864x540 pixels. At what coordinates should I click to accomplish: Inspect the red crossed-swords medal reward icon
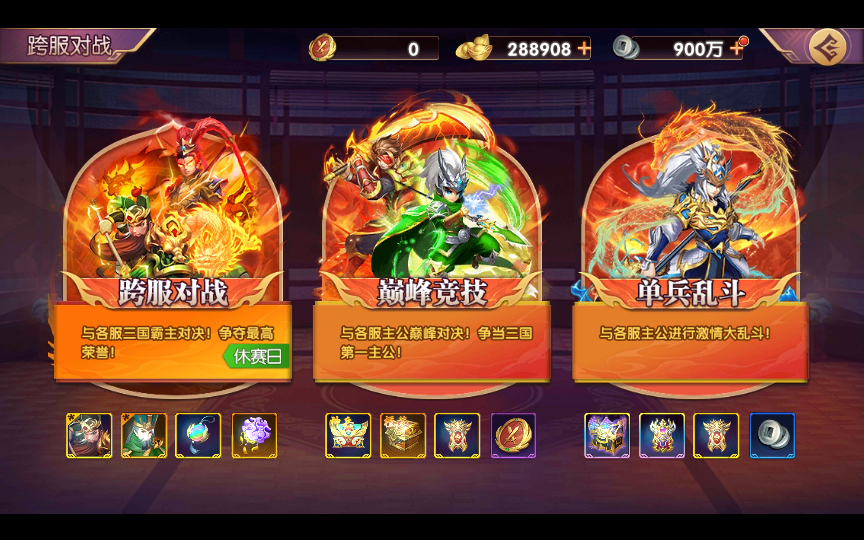513,436
